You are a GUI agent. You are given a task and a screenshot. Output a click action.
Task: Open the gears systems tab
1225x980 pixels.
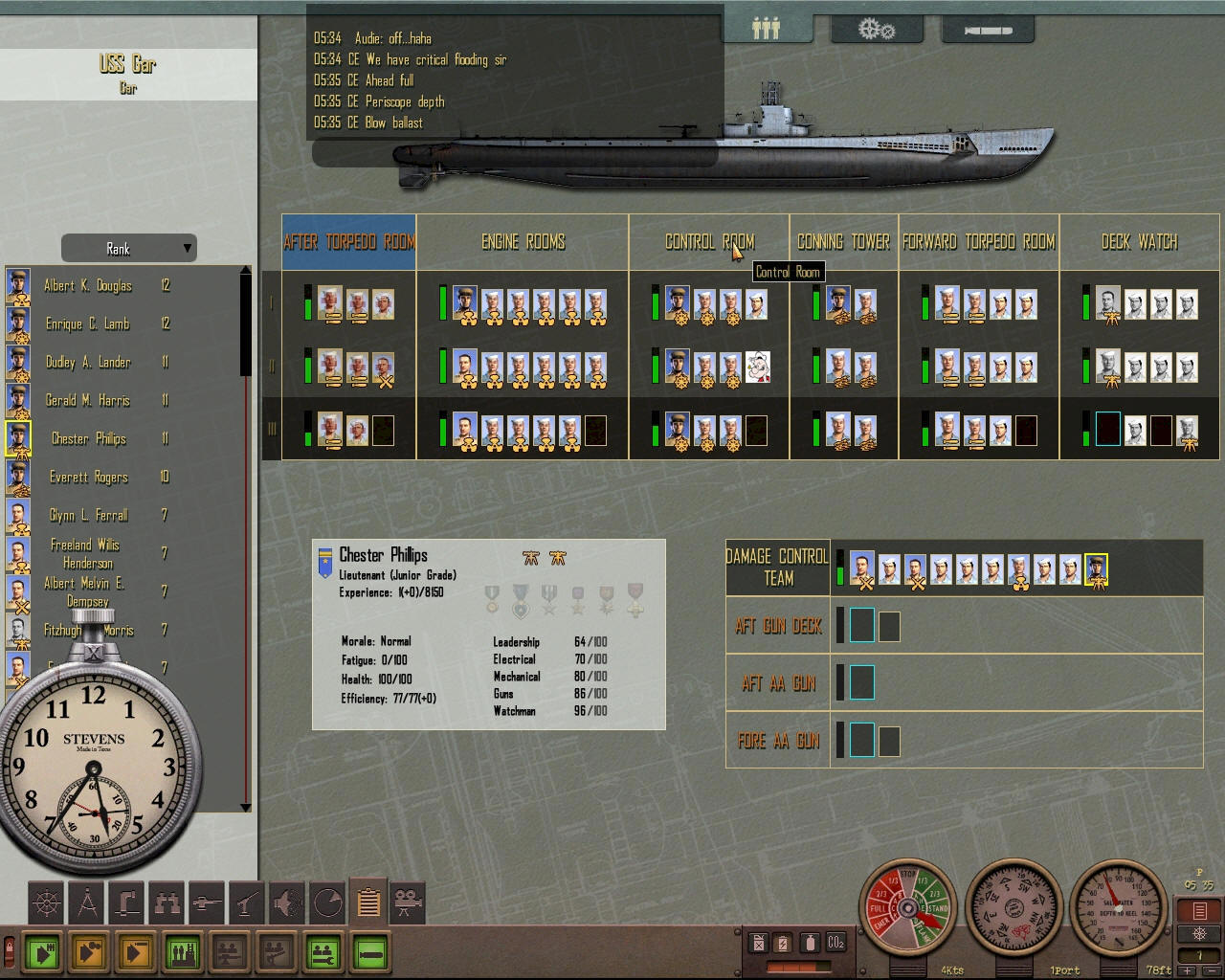(876, 30)
